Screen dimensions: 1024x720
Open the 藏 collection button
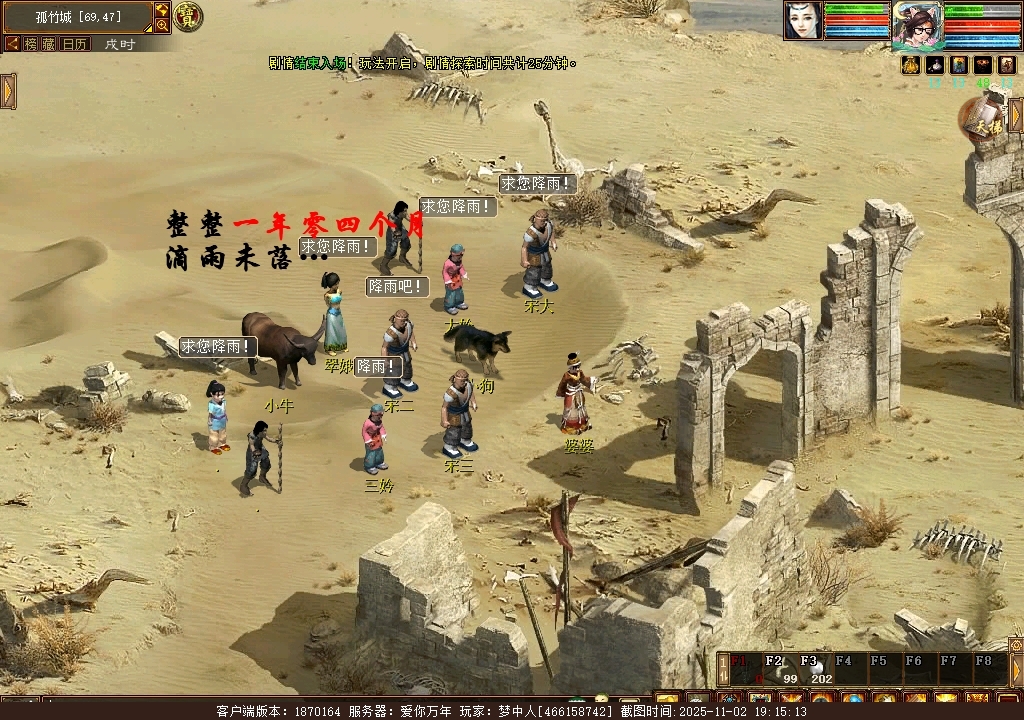[x=48, y=44]
